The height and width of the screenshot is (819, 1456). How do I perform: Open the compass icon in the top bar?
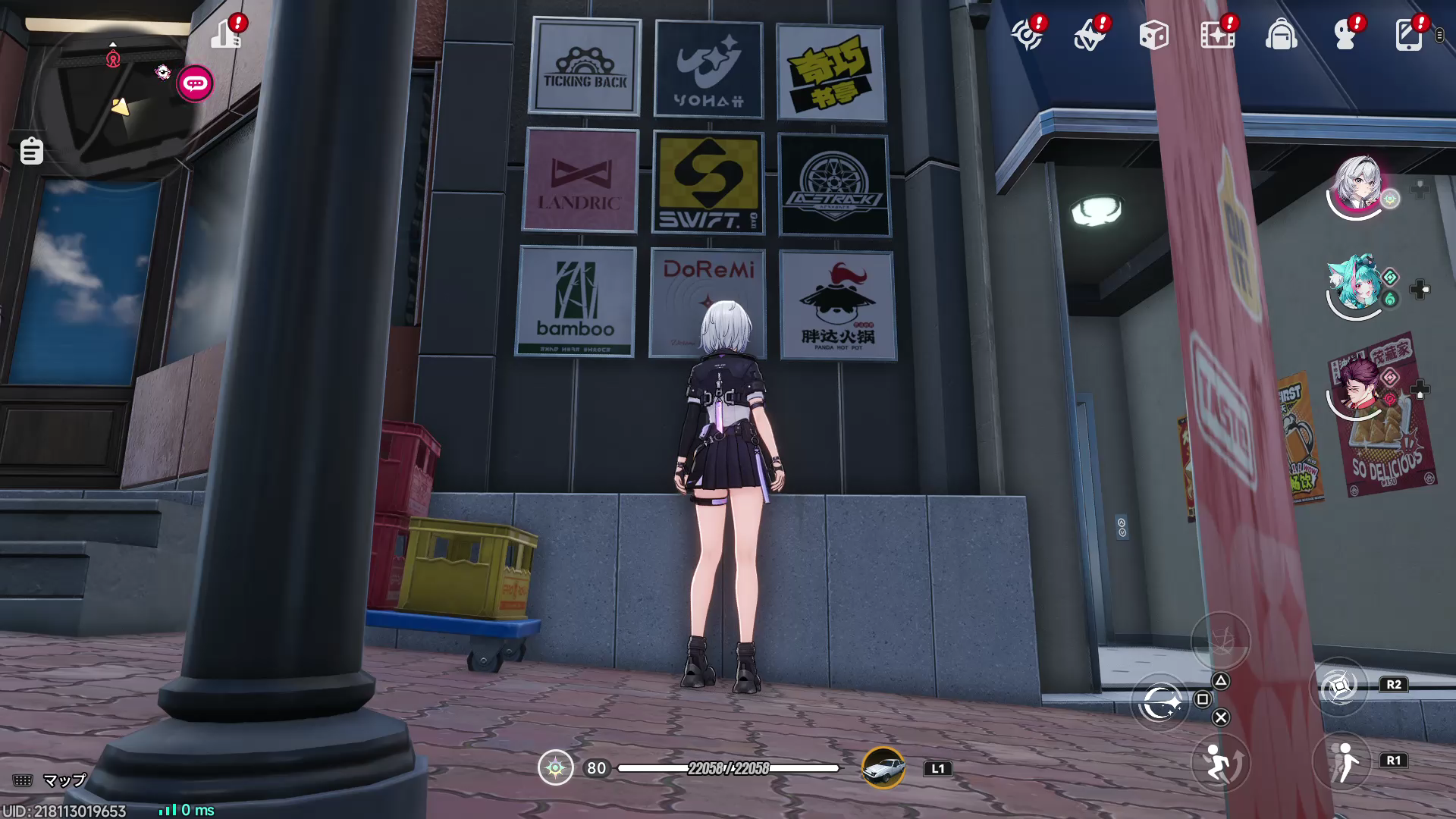coord(1027,35)
